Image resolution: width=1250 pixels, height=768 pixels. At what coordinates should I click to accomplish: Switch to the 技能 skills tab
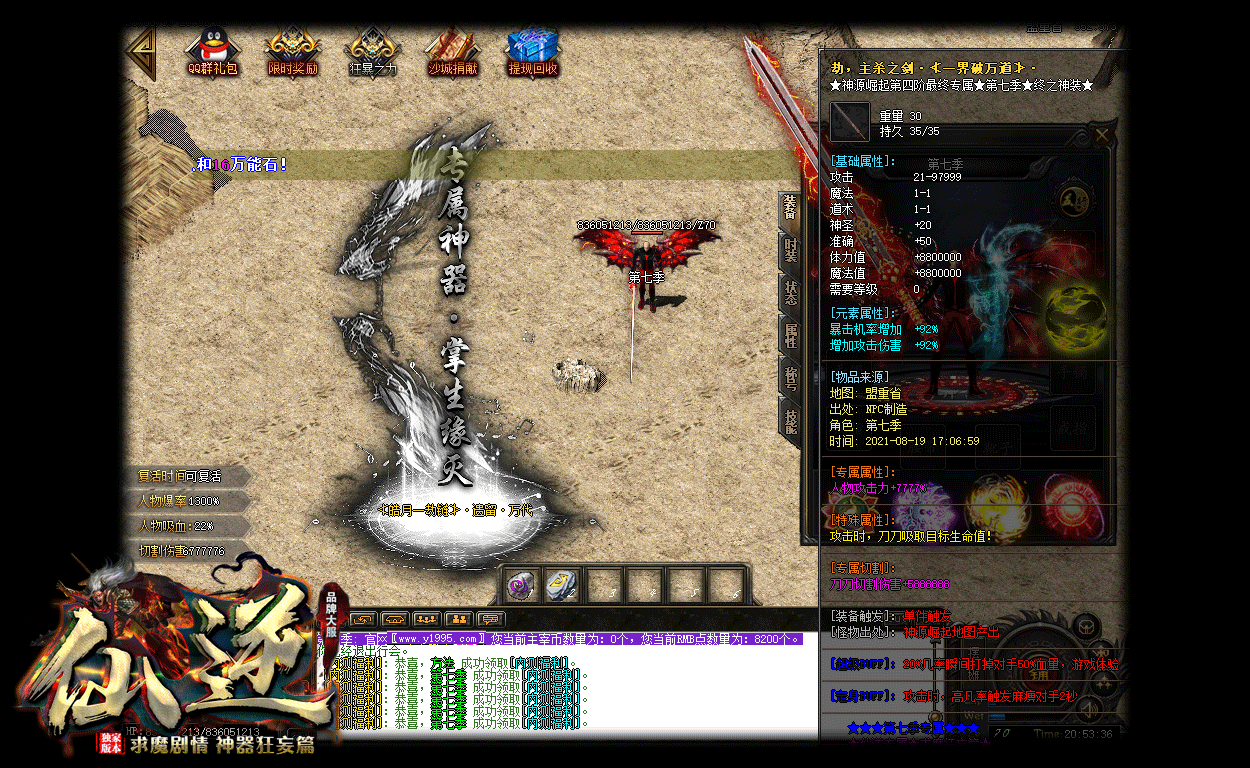coord(790,421)
